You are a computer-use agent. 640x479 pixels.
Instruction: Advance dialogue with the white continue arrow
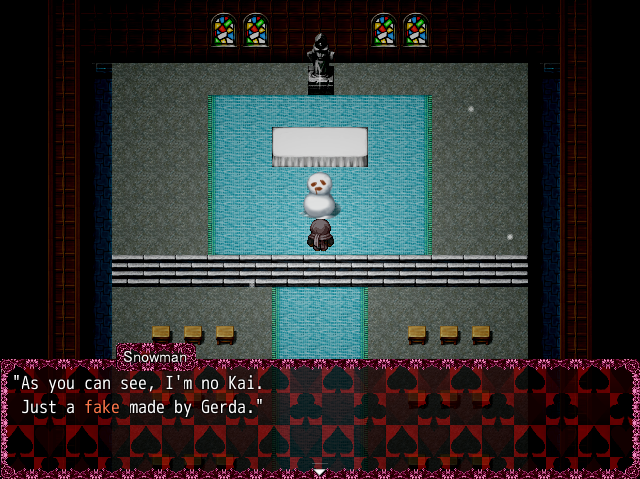click(319, 470)
